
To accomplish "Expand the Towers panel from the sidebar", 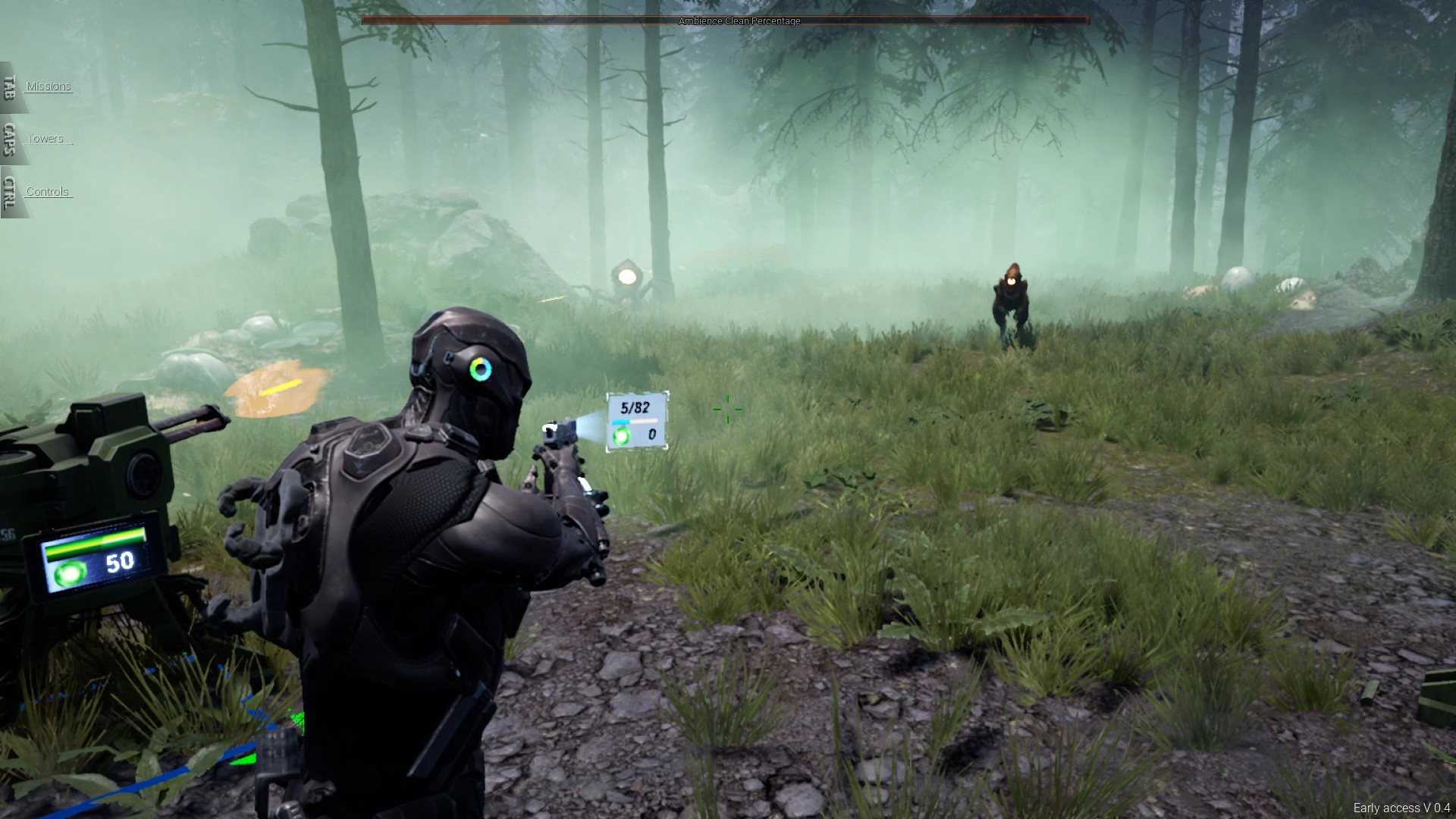I will tap(45, 138).
